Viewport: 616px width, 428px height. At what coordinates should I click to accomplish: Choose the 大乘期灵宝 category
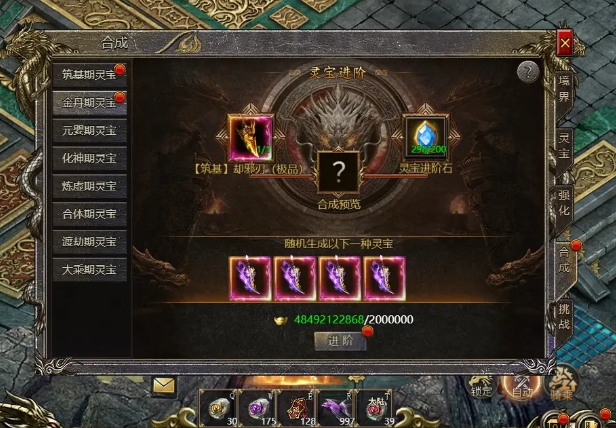[89, 270]
